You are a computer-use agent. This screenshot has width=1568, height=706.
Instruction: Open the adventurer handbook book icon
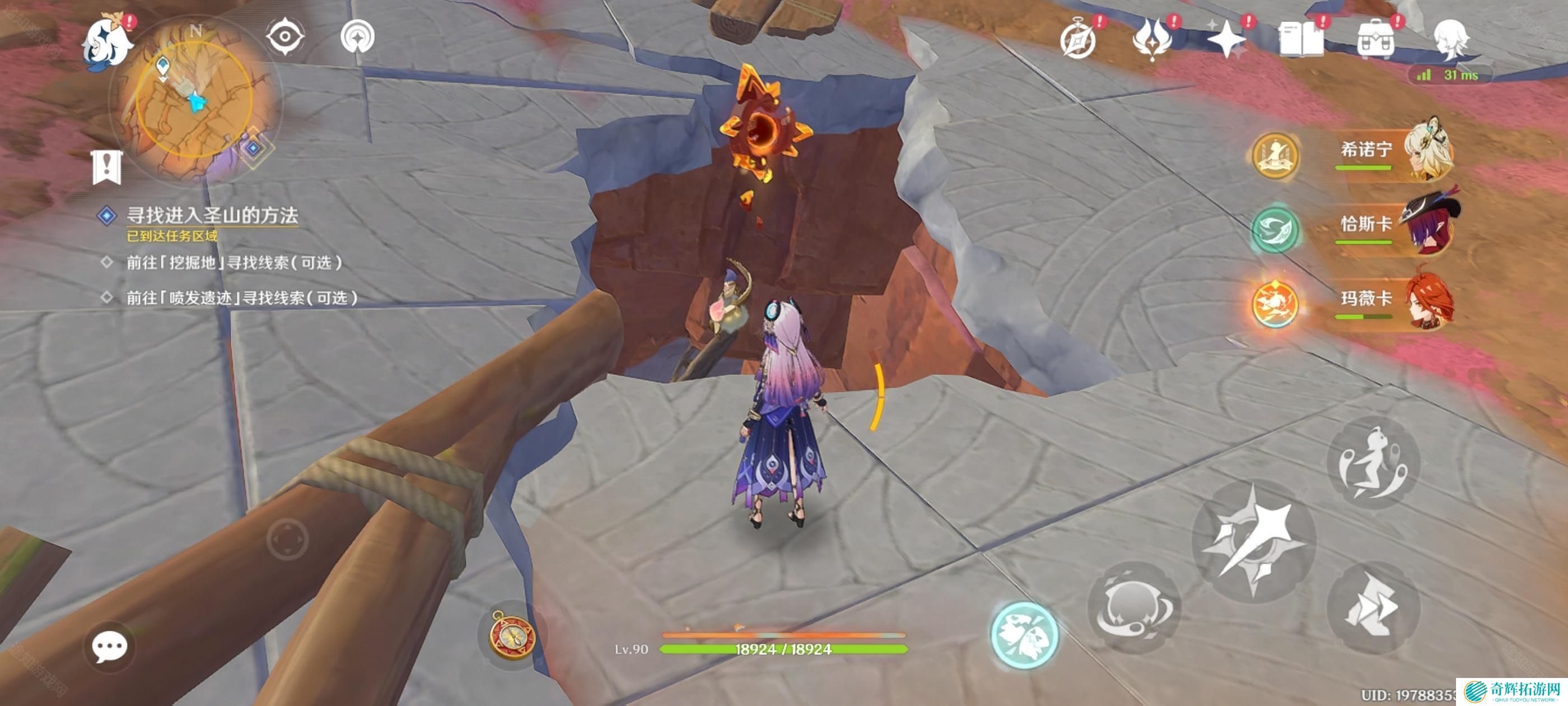click(x=1301, y=40)
